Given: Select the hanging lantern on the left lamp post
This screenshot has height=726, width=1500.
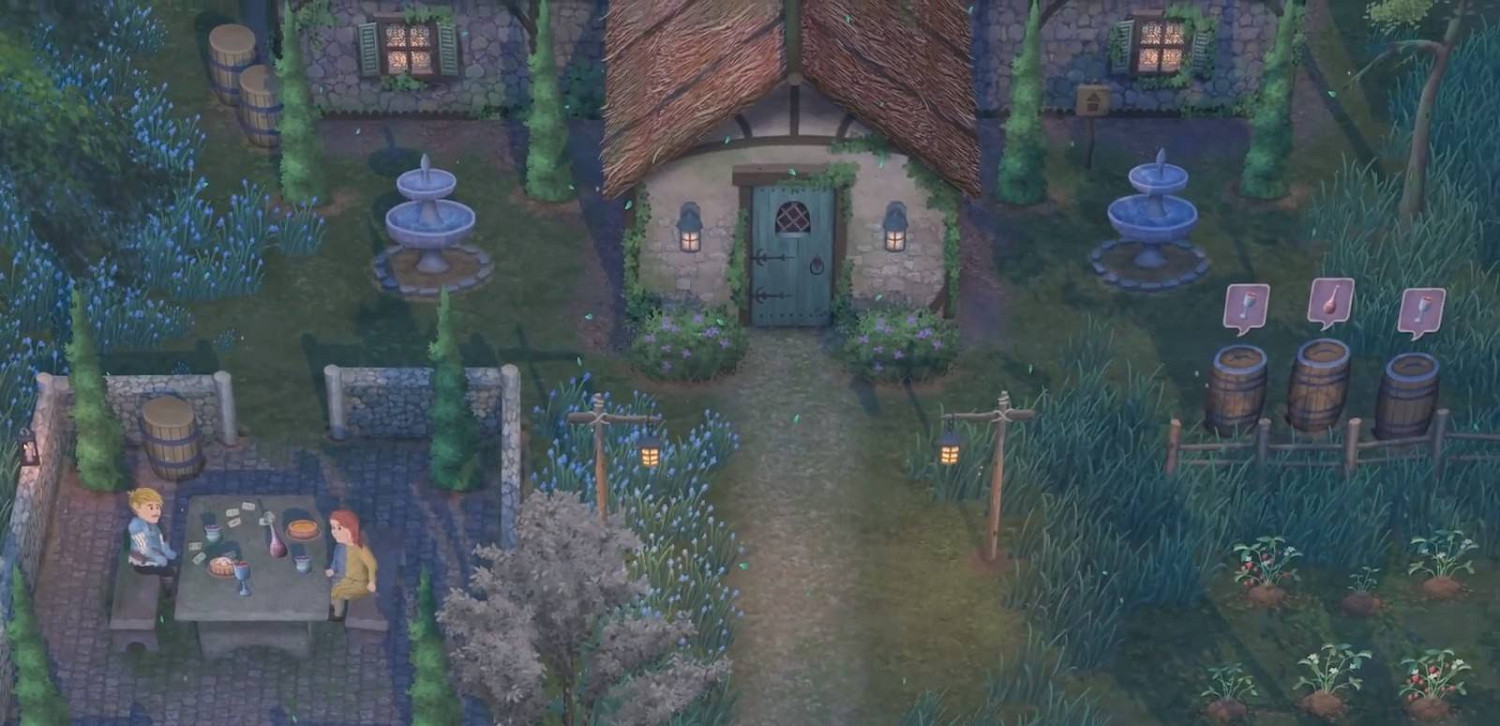Looking at the screenshot, I should [x=649, y=456].
